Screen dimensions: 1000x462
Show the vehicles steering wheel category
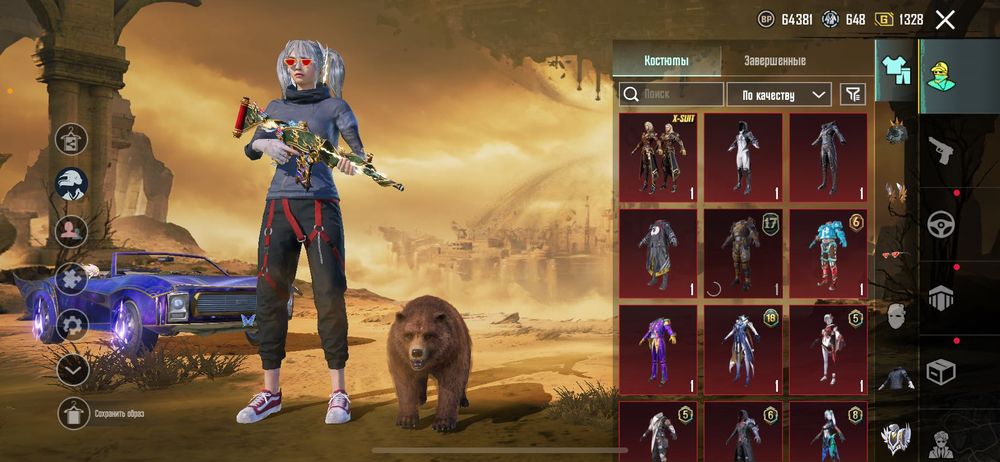[941, 224]
